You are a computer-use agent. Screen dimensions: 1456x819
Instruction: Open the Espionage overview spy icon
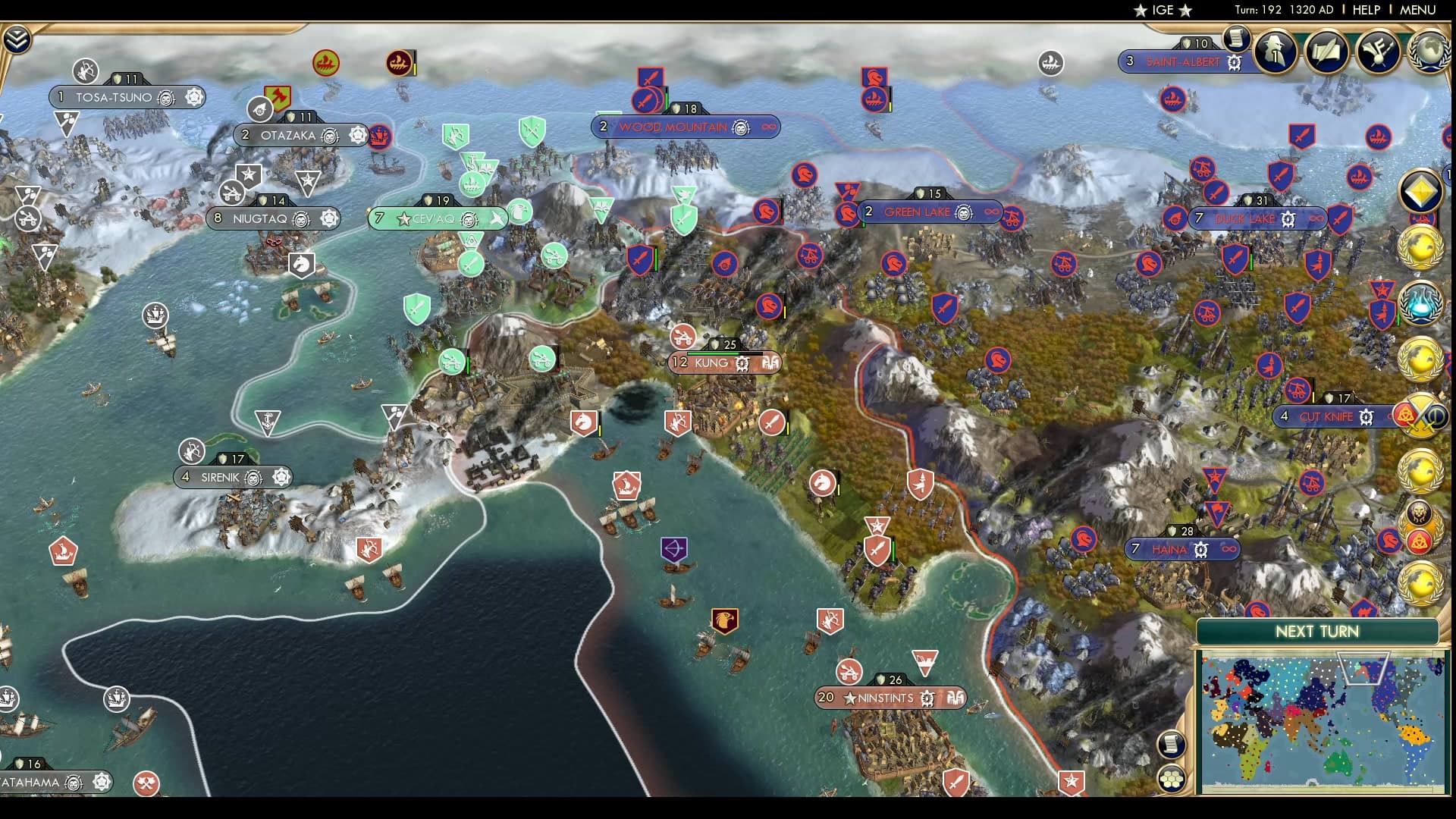click(1274, 52)
